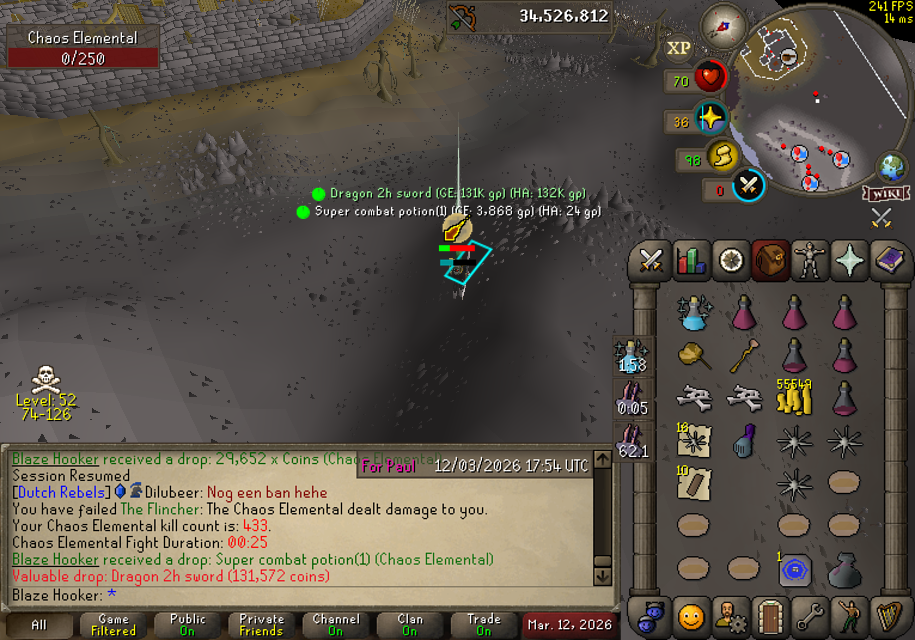Select the Clan chat tab
Viewport: 915px width, 640px height.
[410, 625]
